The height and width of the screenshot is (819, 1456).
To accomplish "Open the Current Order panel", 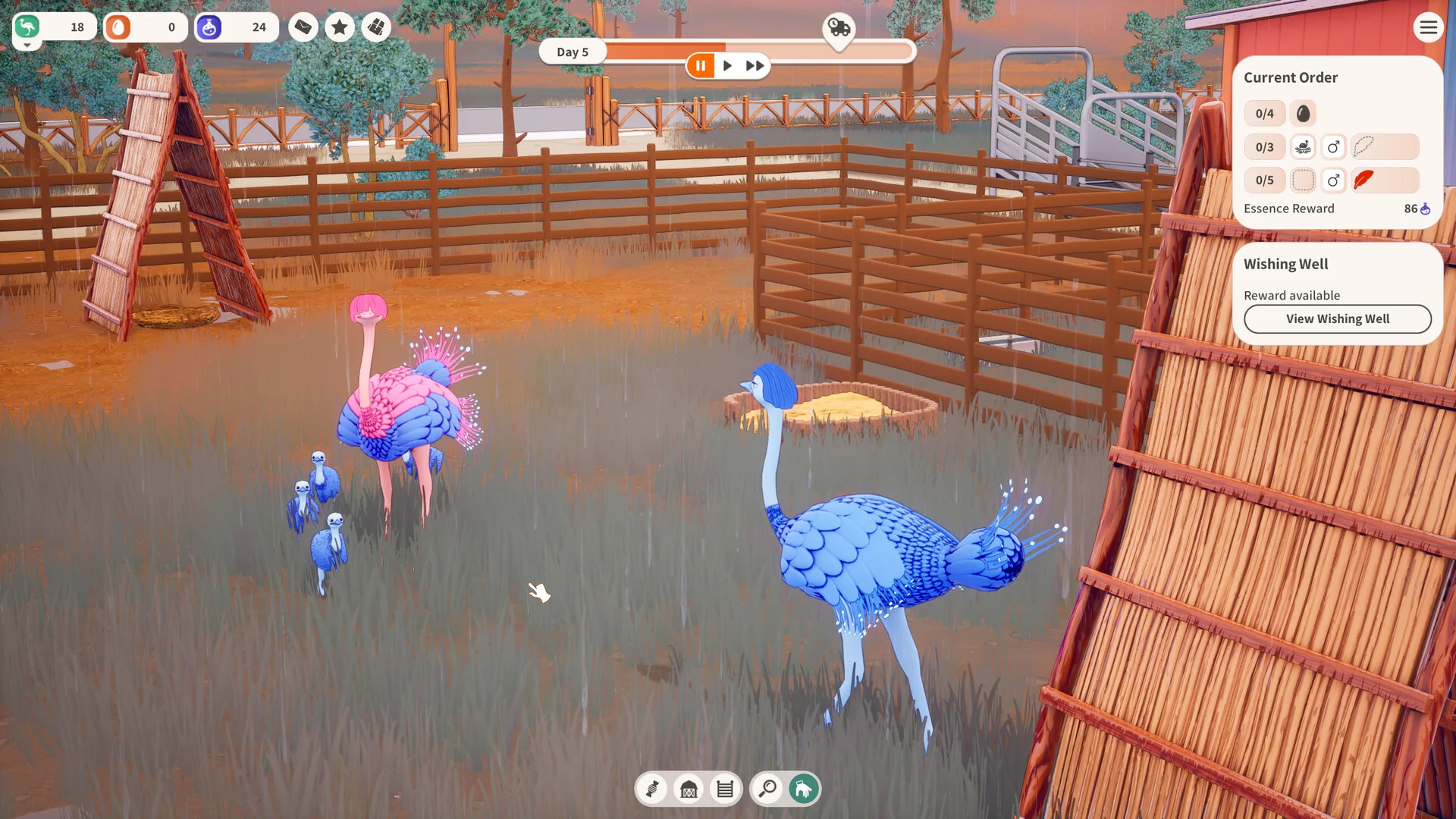I will [x=1290, y=78].
